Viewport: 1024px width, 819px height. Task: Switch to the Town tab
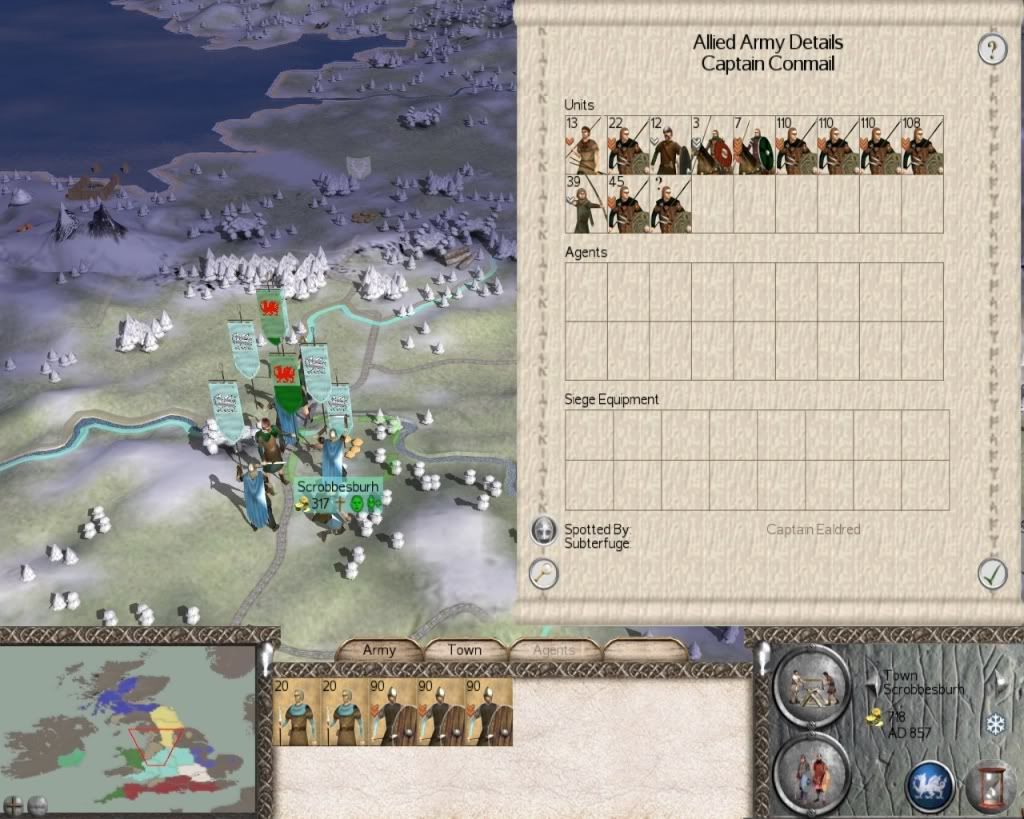(x=464, y=650)
